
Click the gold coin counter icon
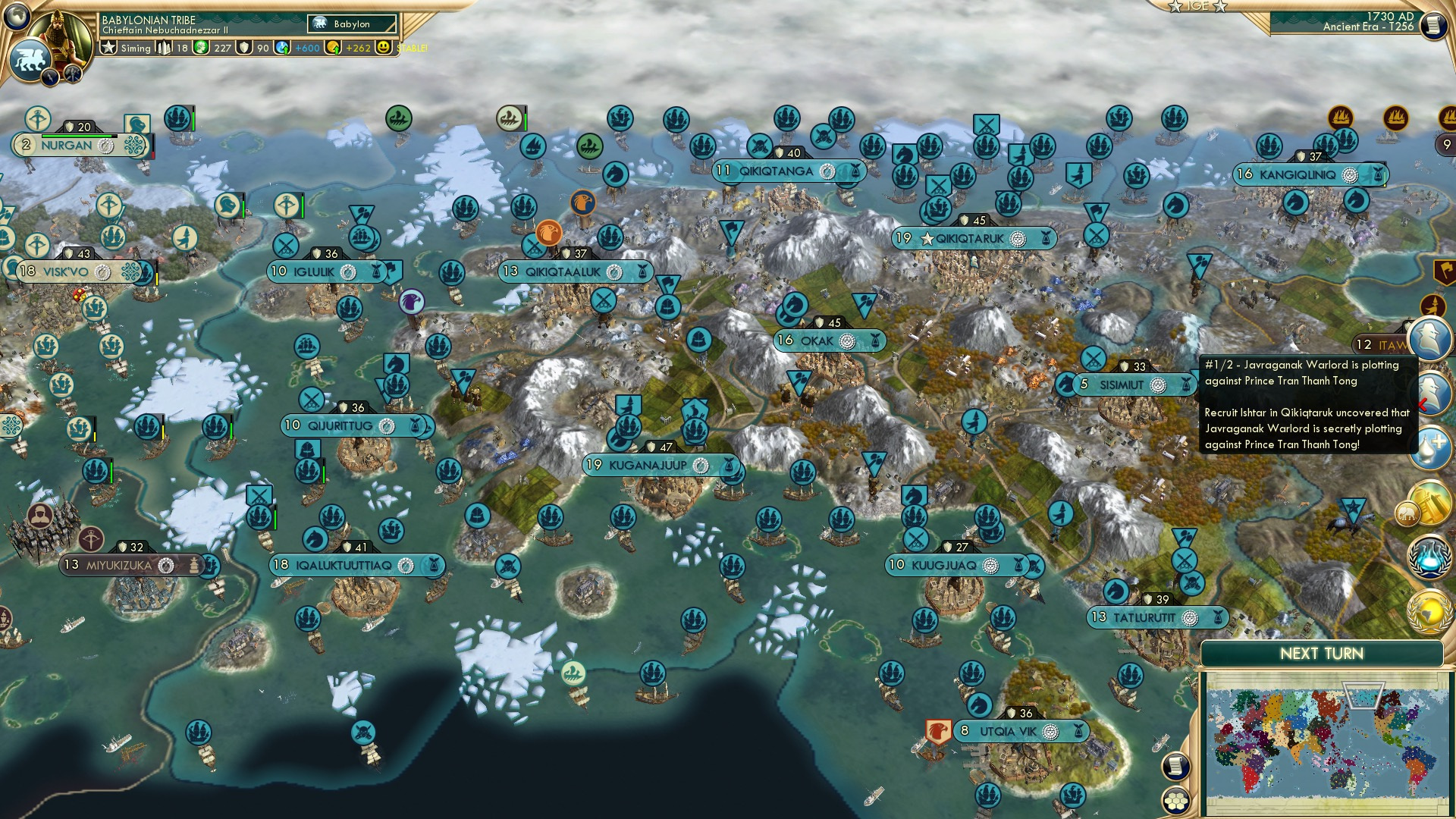point(334,49)
